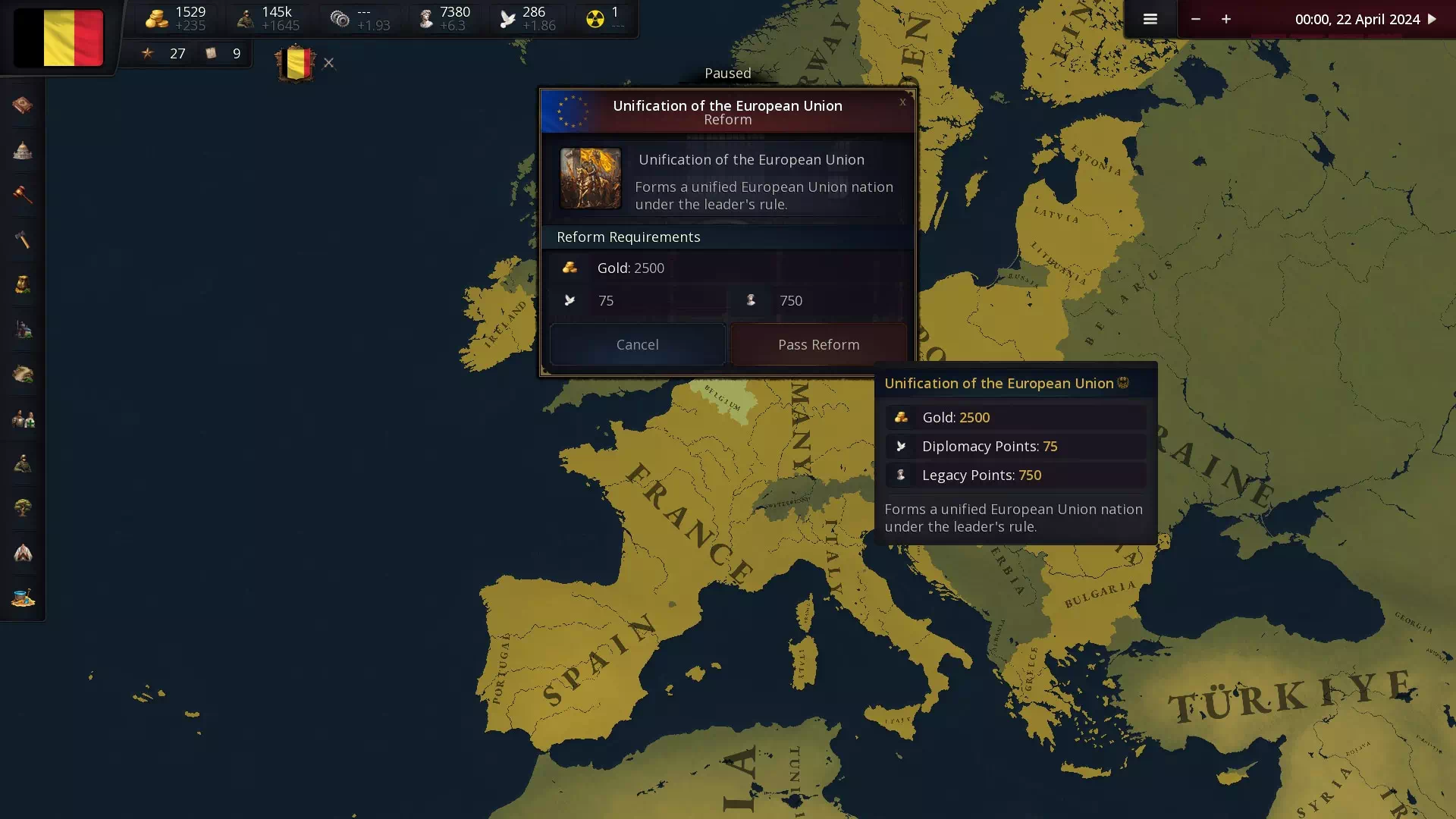
Task: Select the Belgium shield emblem
Action: (x=296, y=64)
